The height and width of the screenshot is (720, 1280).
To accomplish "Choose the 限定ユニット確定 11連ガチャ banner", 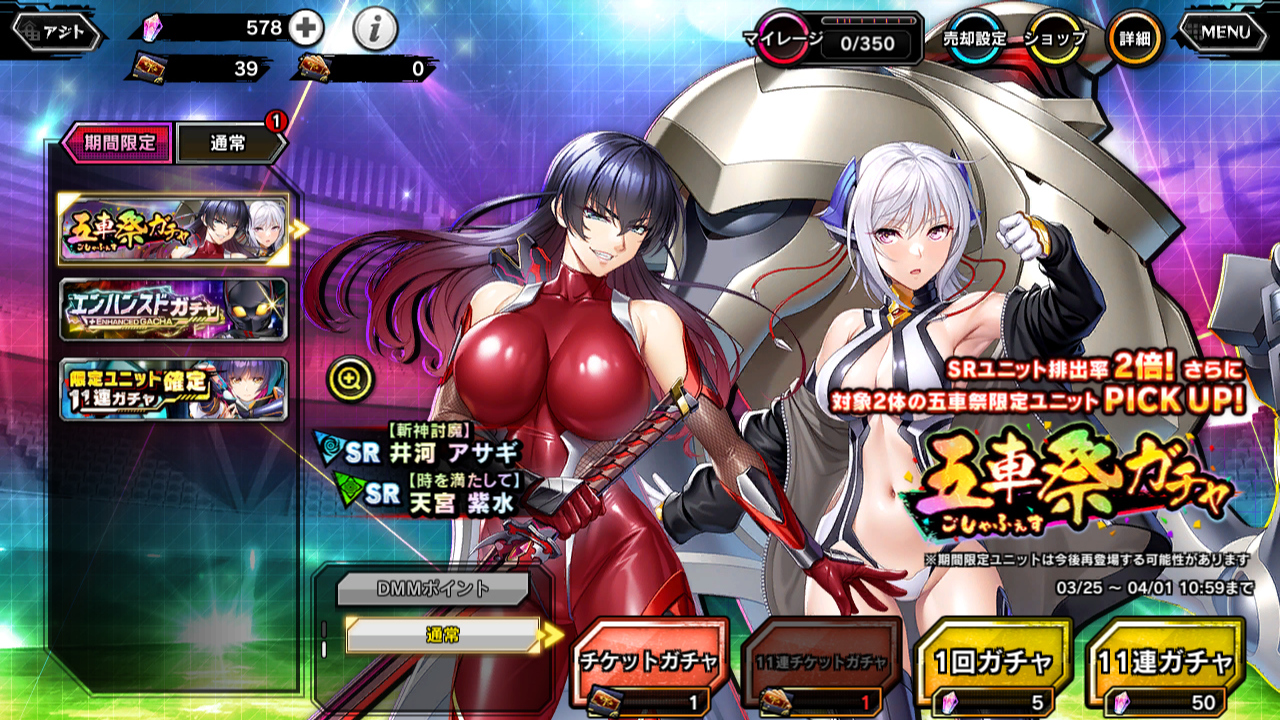I will coord(174,389).
